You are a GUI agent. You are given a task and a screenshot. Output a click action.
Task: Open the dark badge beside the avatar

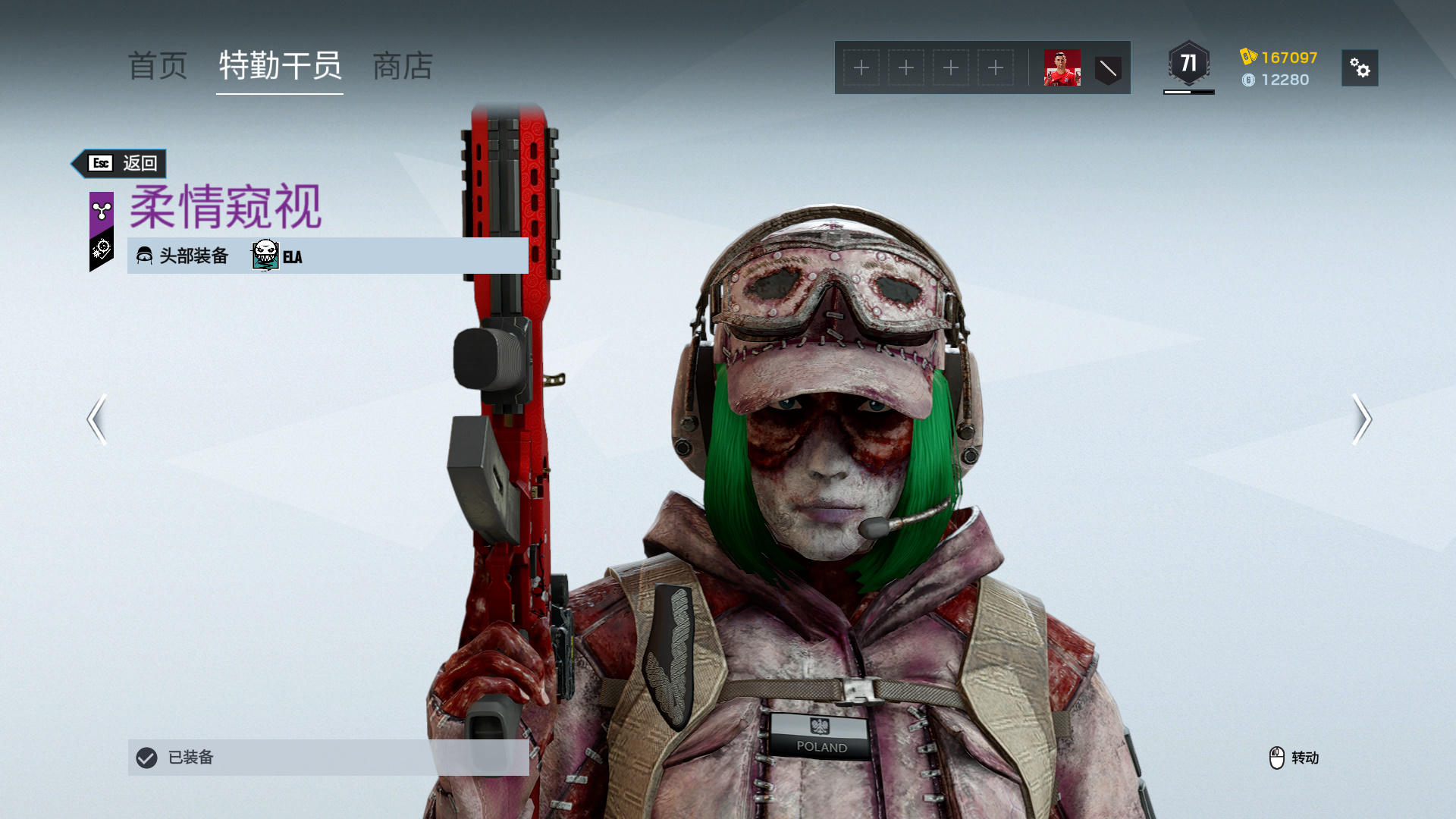click(1108, 69)
